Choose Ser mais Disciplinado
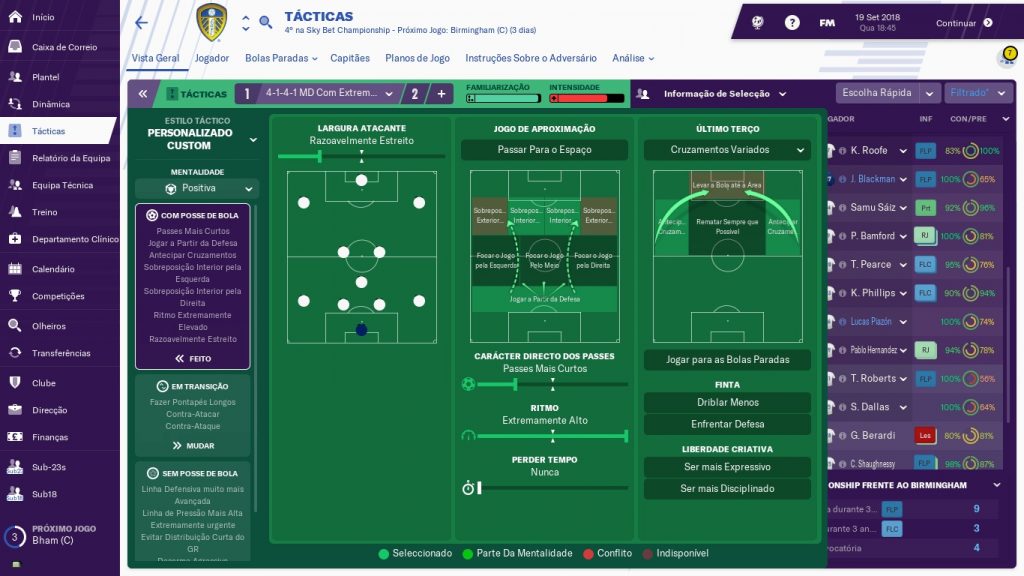Viewport: 1024px width, 576px height. tap(727, 489)
